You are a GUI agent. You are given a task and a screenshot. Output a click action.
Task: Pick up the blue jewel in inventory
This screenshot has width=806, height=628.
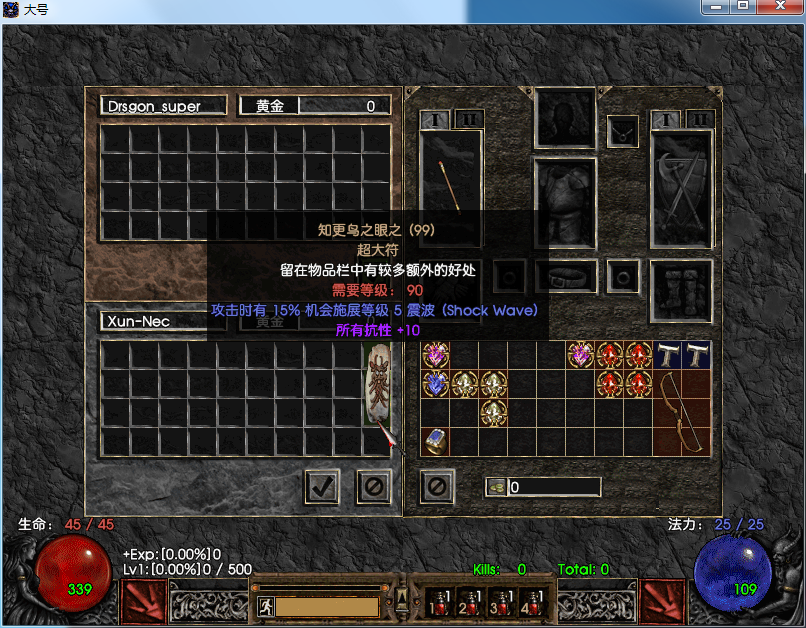coord(435,382)
